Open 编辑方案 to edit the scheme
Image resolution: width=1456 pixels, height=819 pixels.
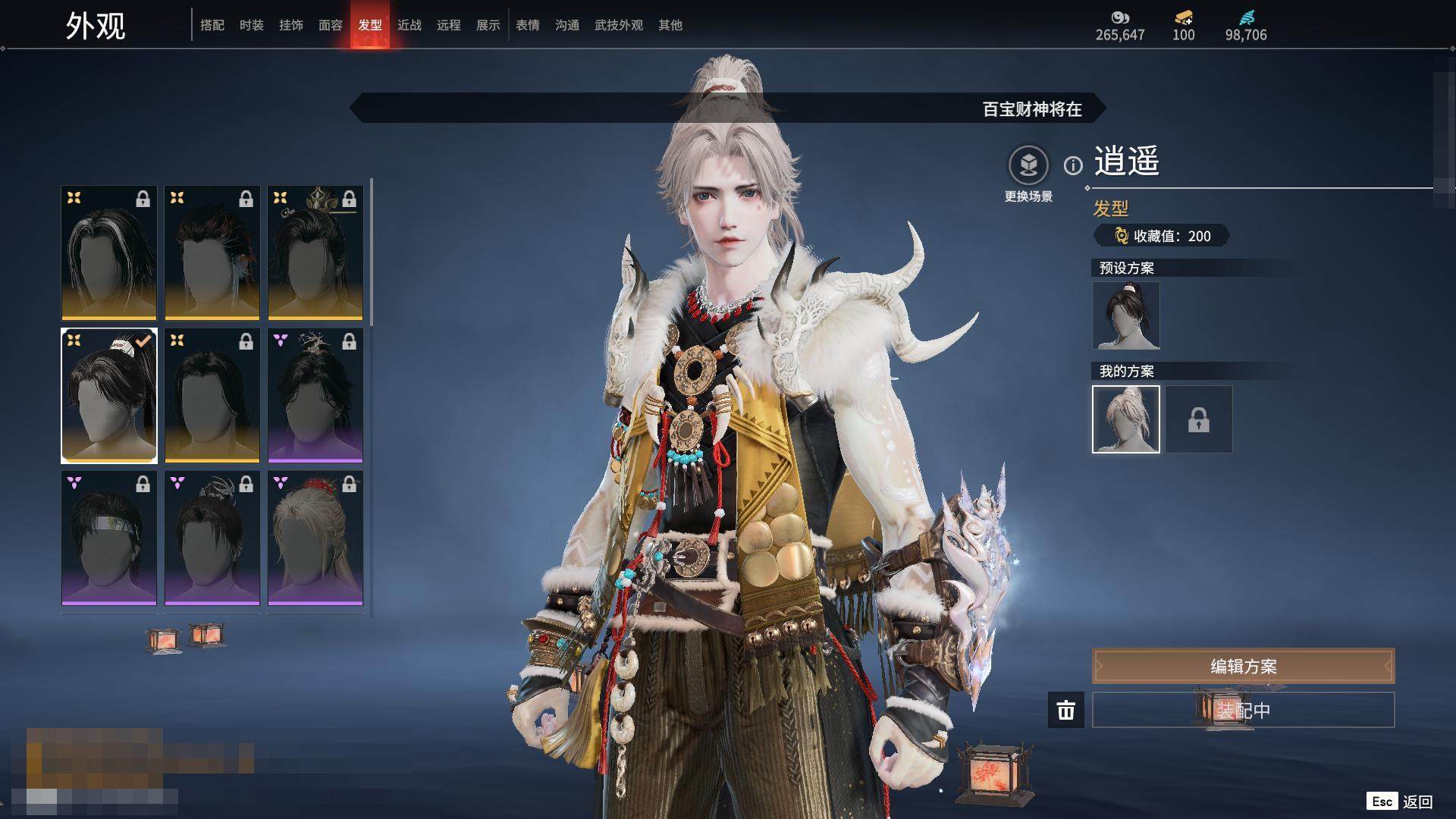(1243, 667)
